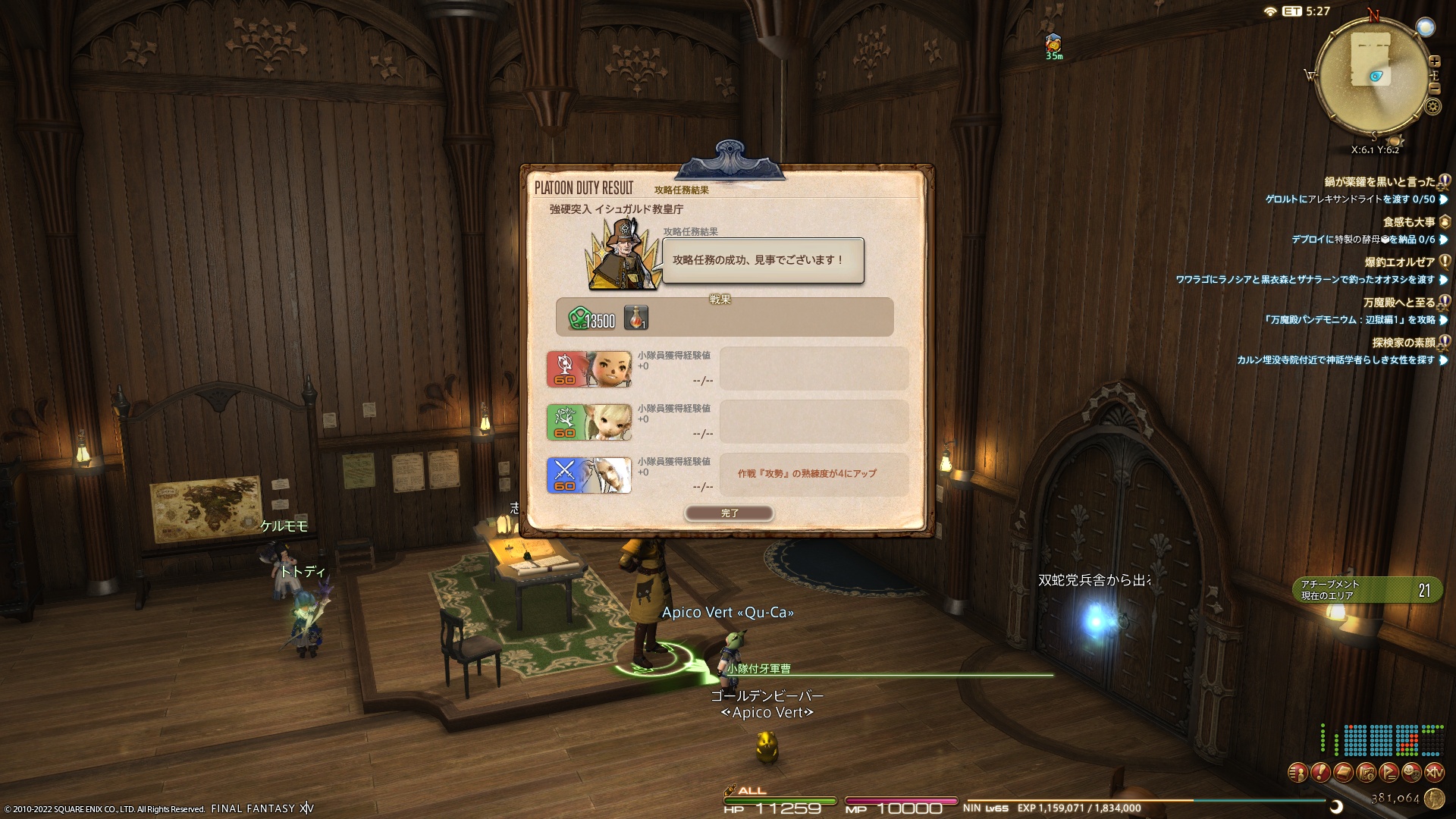This screenshot has height=819, width=1456.
Task: Open quest 鍋が薬罐を黒いと言った in tracker
Action: click(1379, 182)
